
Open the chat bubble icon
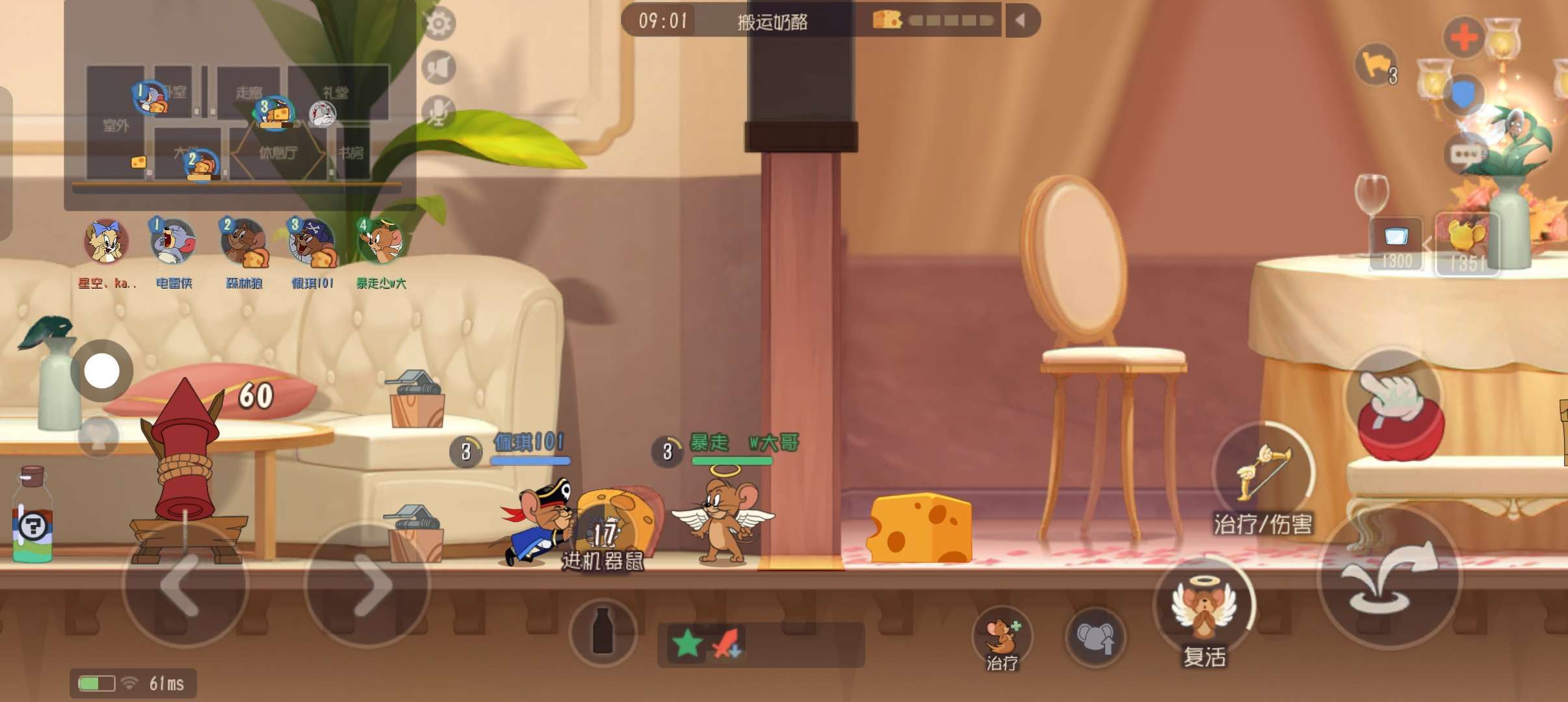point(1466,155)
